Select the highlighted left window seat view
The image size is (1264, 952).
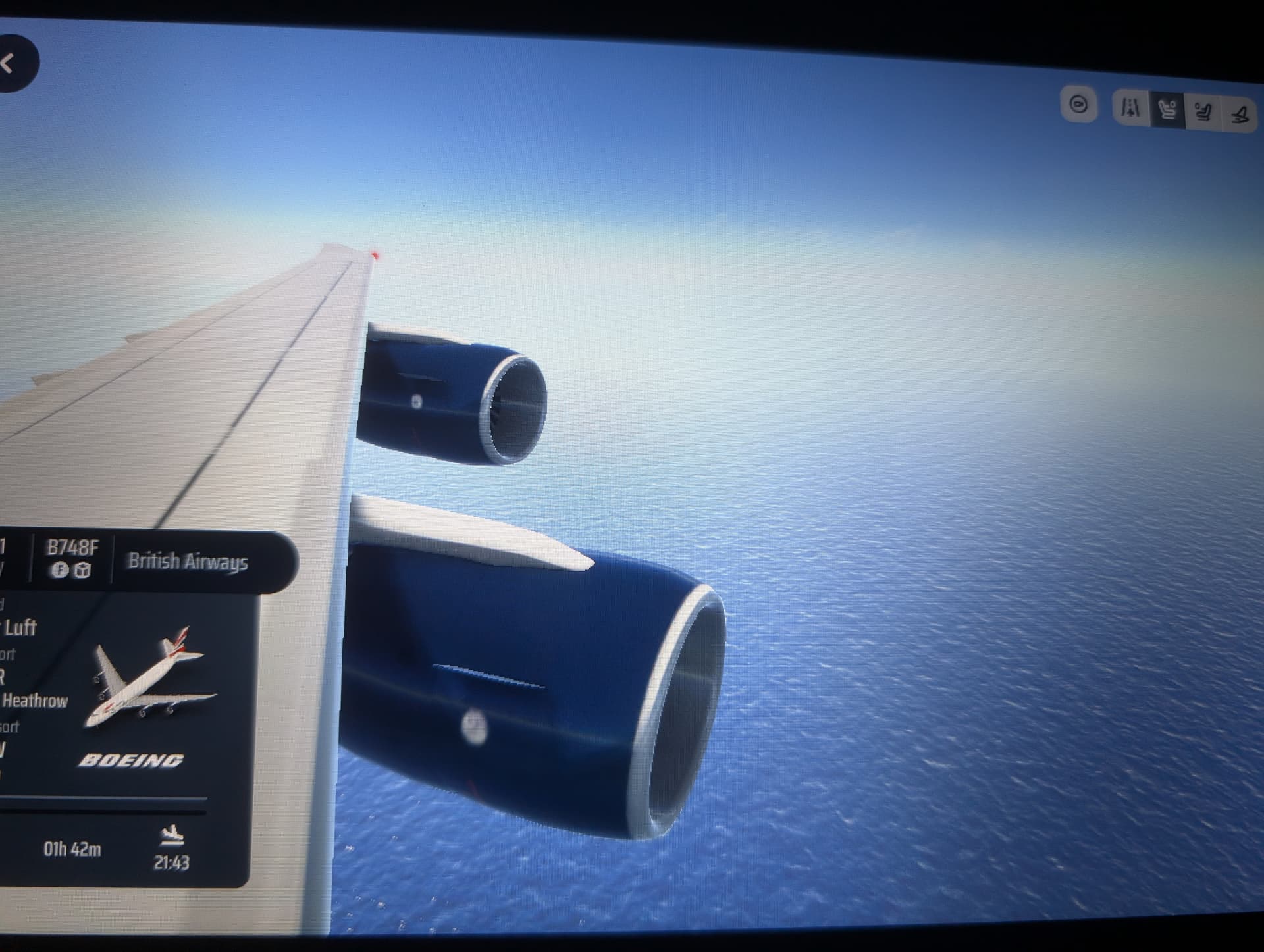tap(1167, 110)
